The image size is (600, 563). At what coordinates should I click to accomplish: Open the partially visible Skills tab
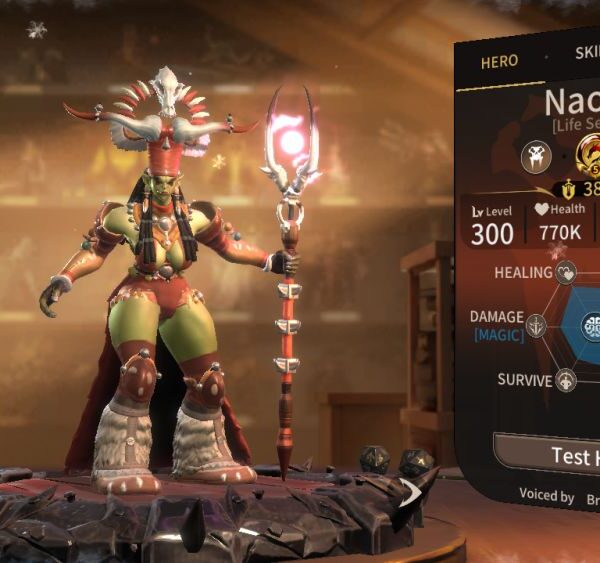click(x=586, y=54)
